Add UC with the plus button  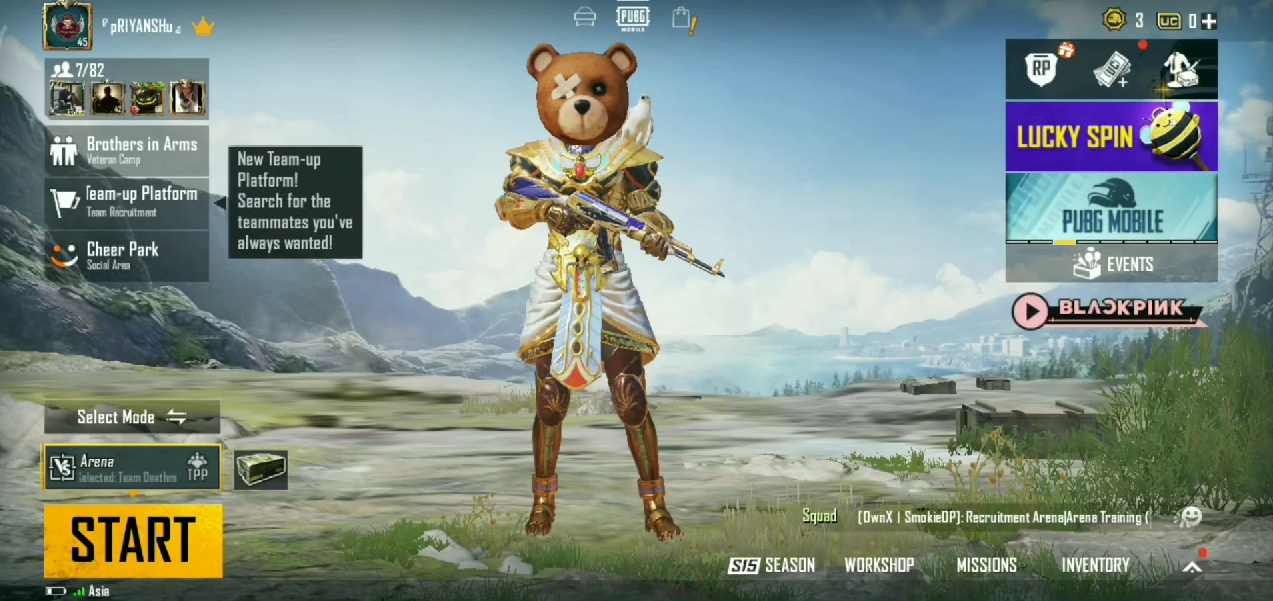(1209, 21)
